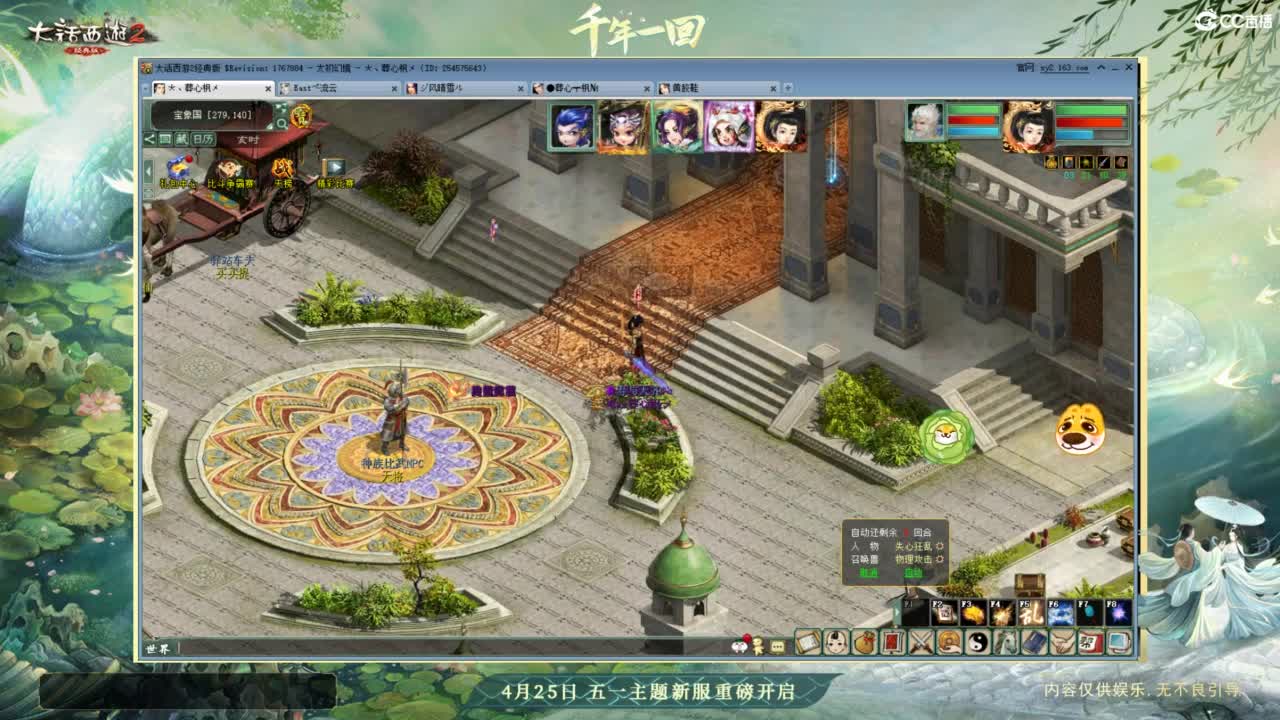Toggle the 实时 time display
Viewport: 1280px width, 720px height.
coord(248,139)
